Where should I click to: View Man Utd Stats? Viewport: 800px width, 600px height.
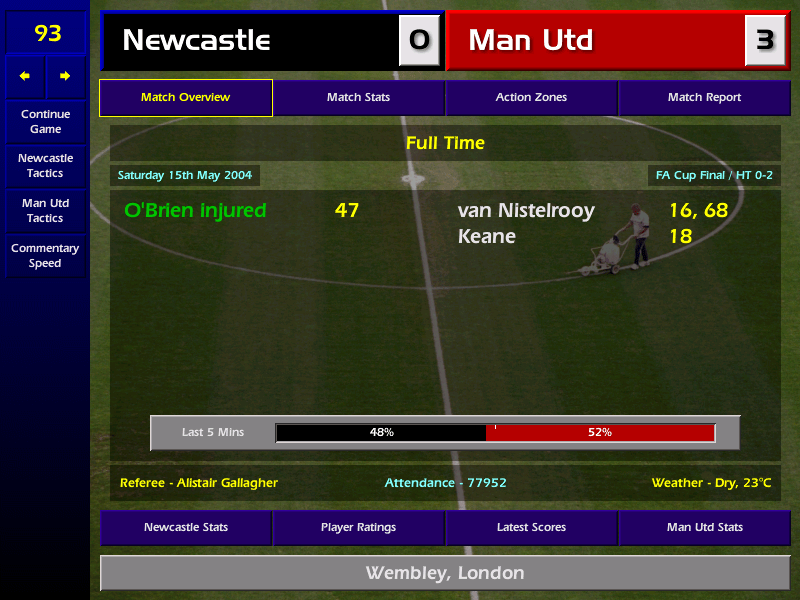click(704, 527)
